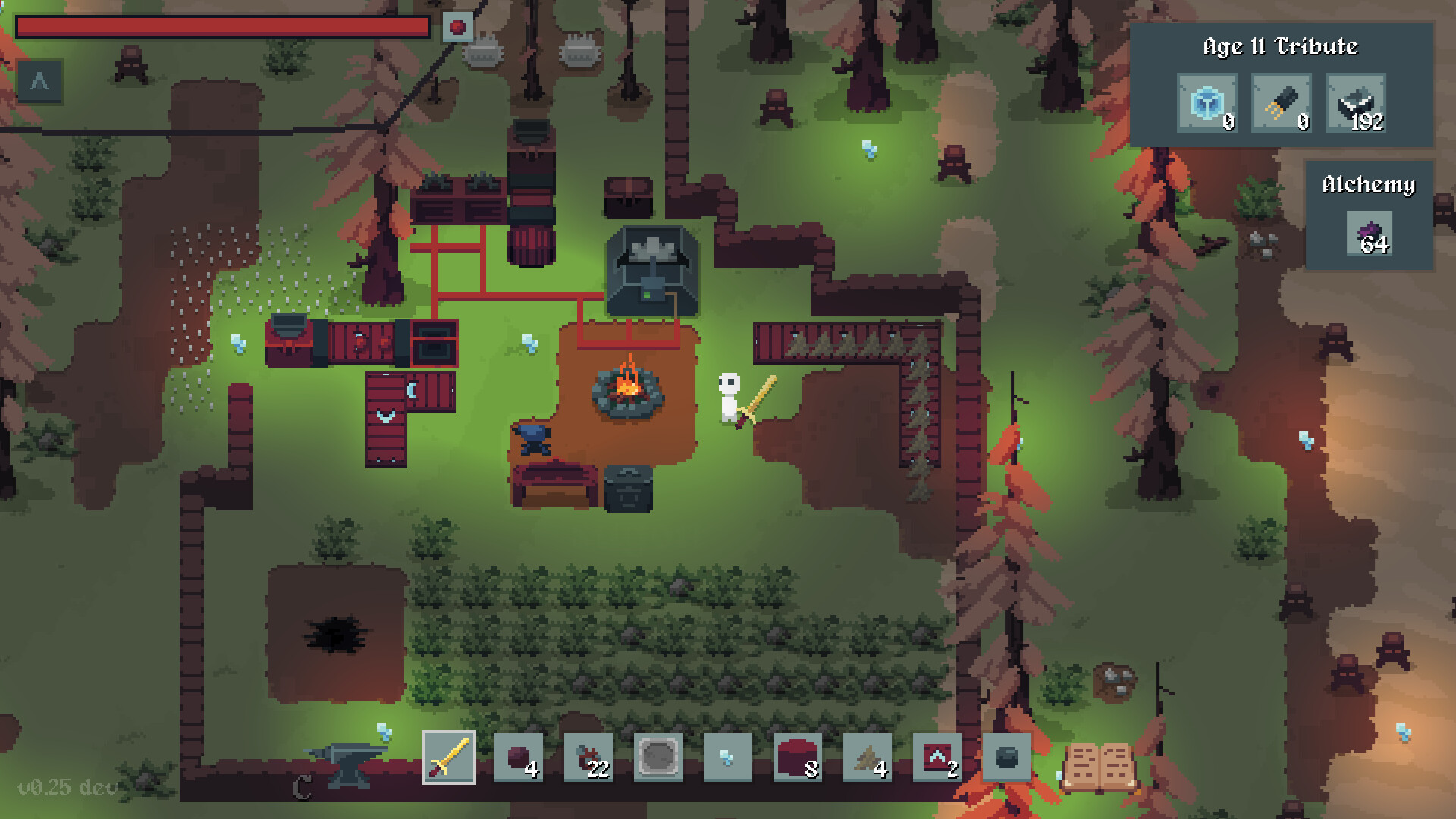
Task: Click the blue cube tribute slot
Action: click(1207, 103)
